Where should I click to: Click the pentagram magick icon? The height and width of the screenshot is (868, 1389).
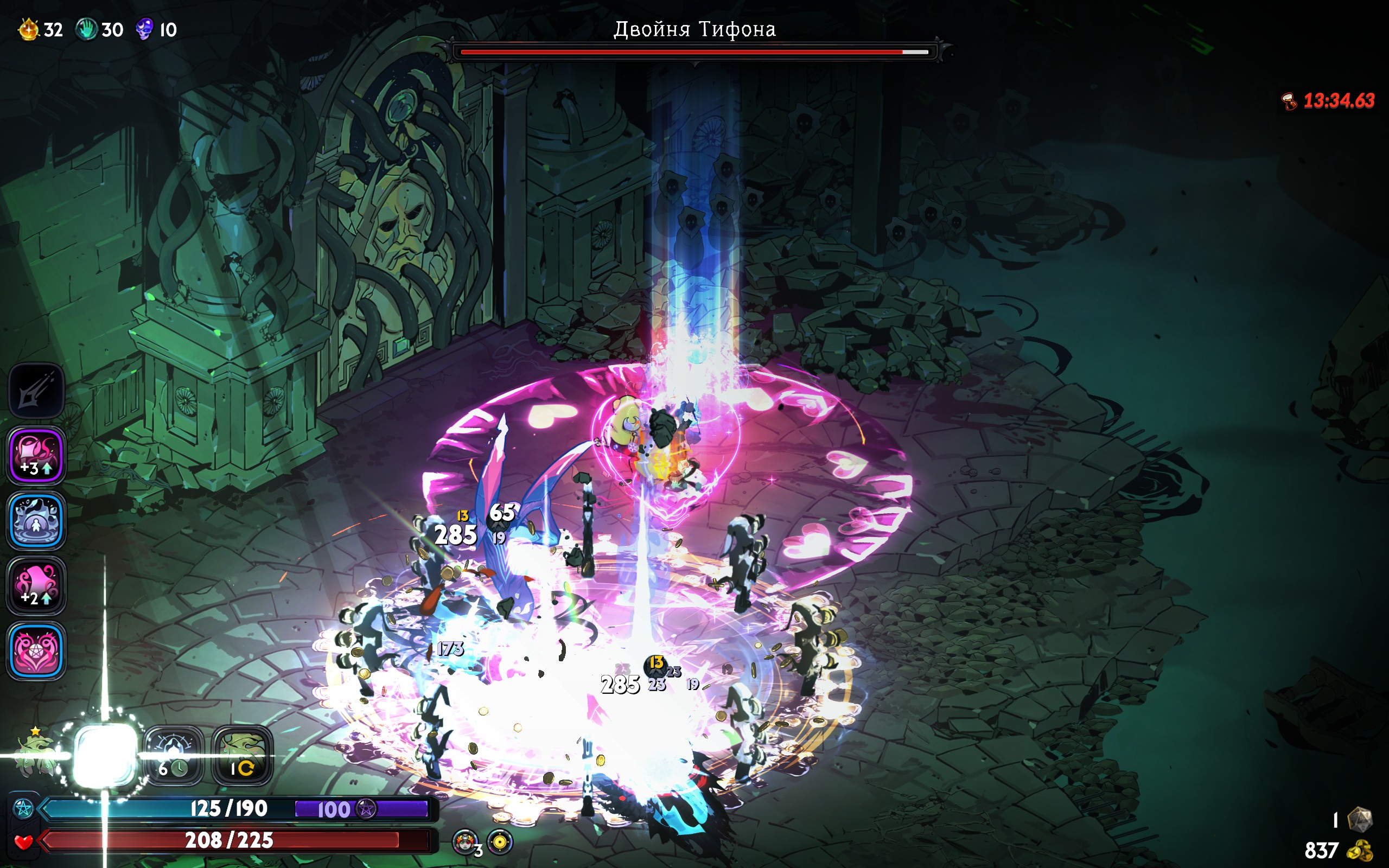tap(23, 809)
